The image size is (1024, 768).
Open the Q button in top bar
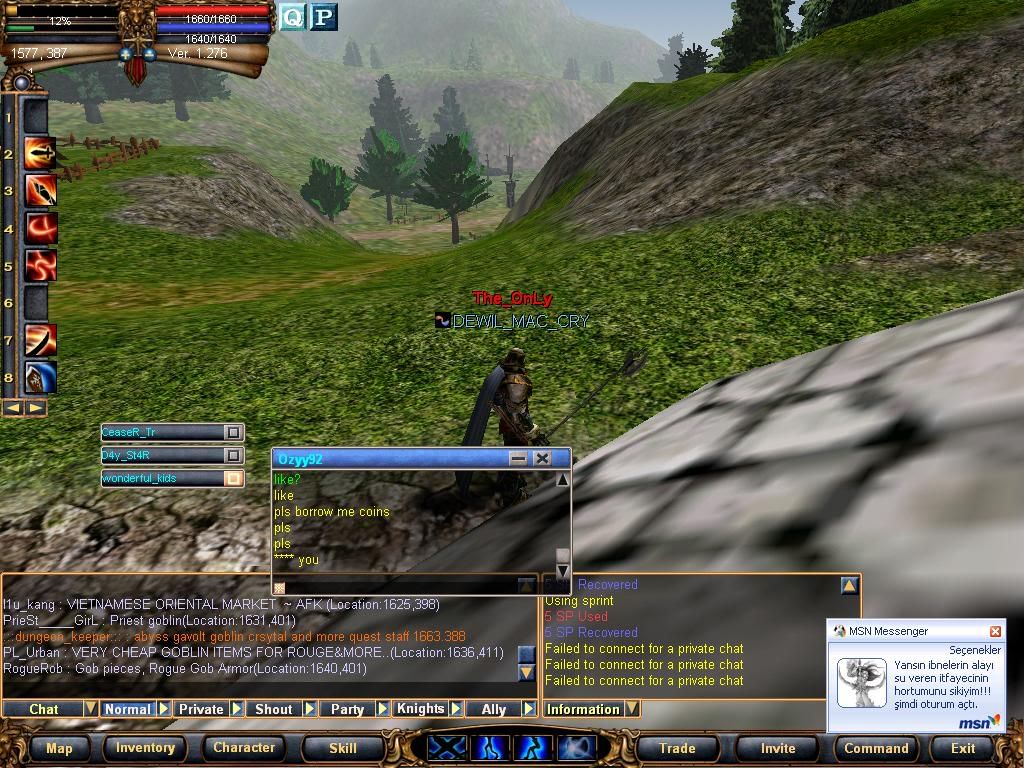[292, 16]
